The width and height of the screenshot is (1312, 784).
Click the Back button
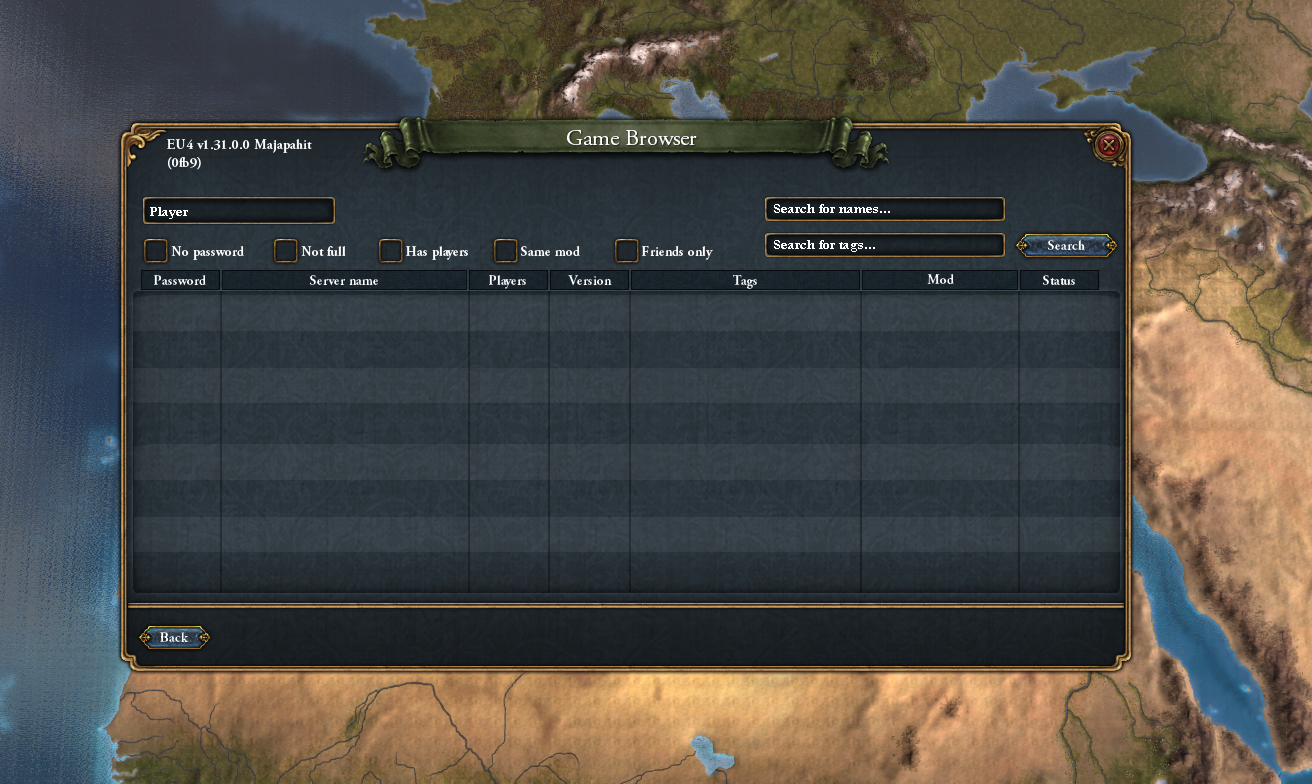click(173, 637)
